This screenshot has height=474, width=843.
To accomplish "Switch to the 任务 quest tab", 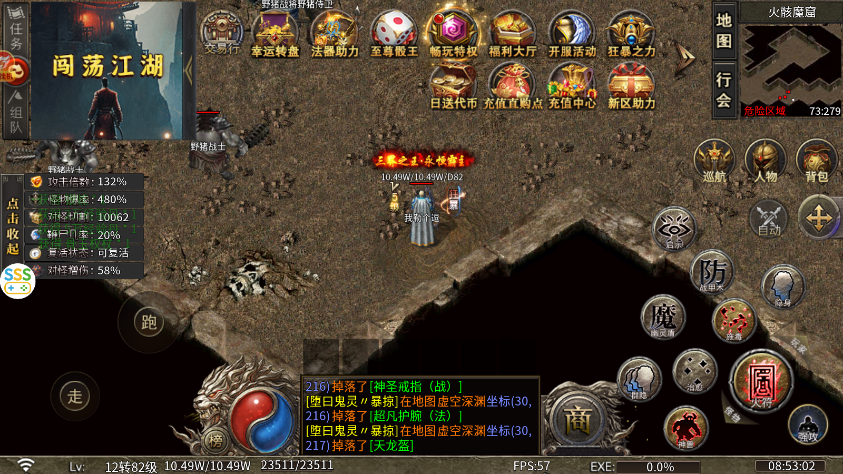I will pyautogui.click(x=16, y=34).
